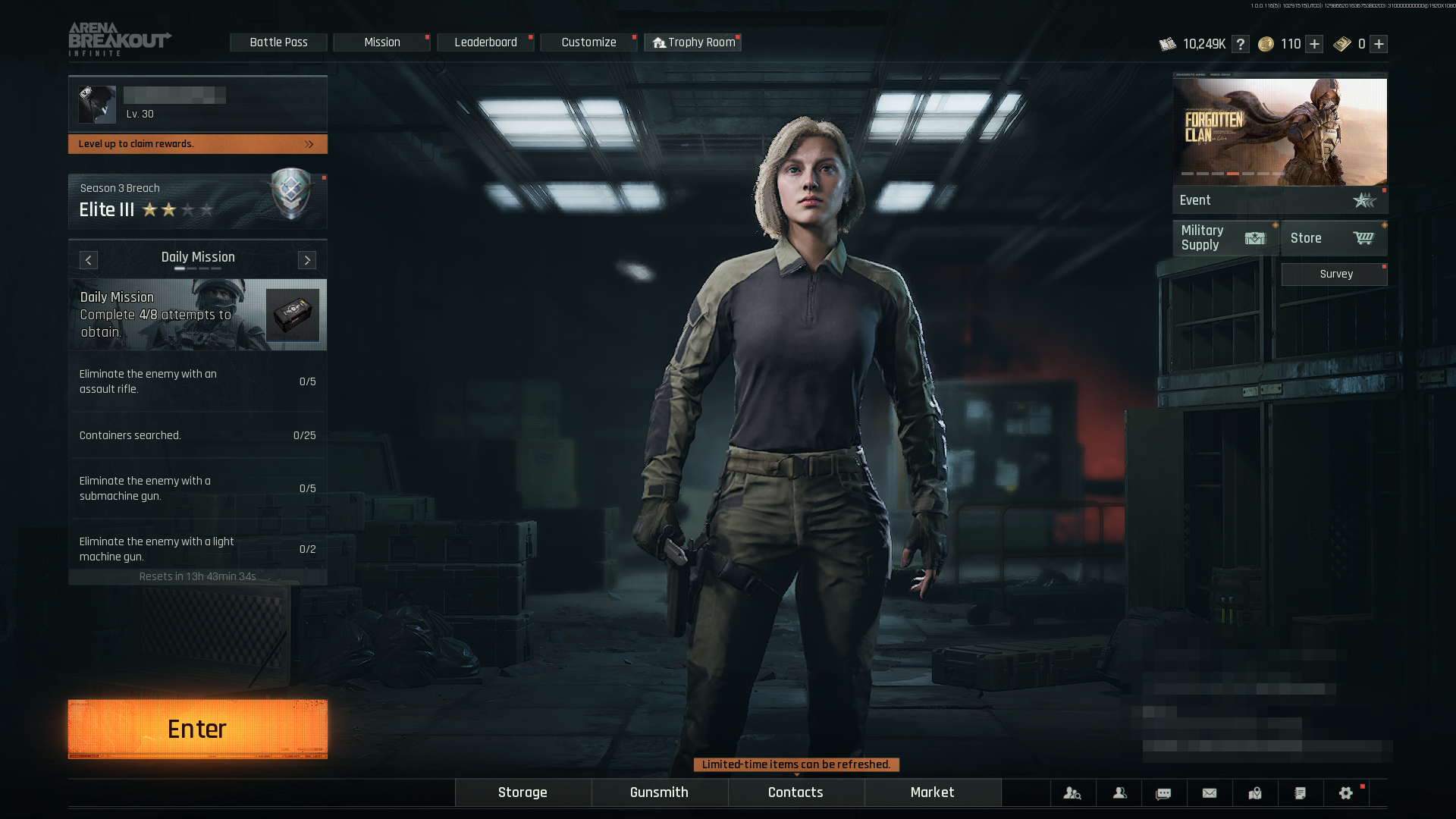This screenshot has height=819, width=1456.
Task: Click the plus beside the ticket count
Action: point(1378,44)
